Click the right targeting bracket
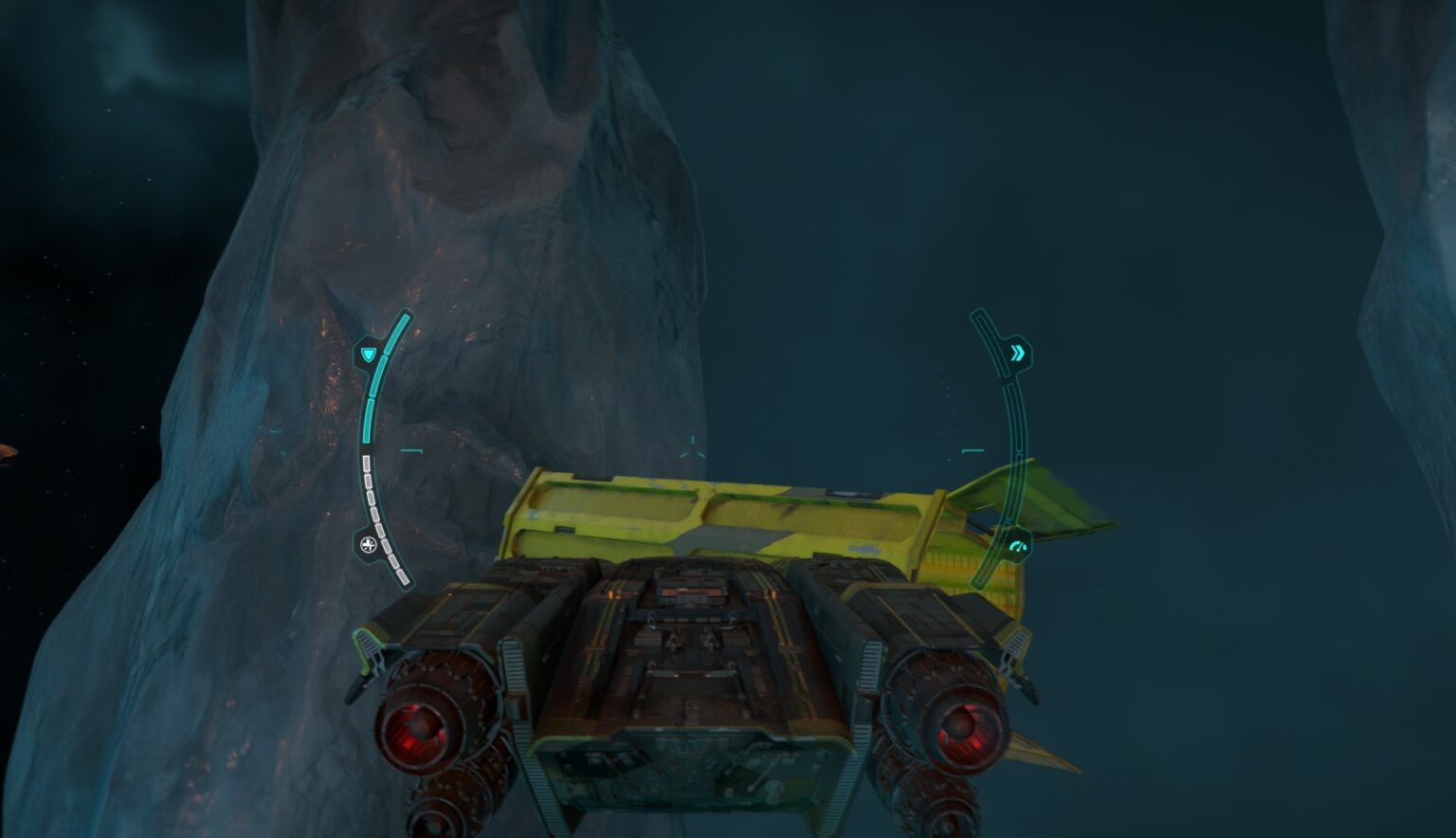 [x=974, y=449]
